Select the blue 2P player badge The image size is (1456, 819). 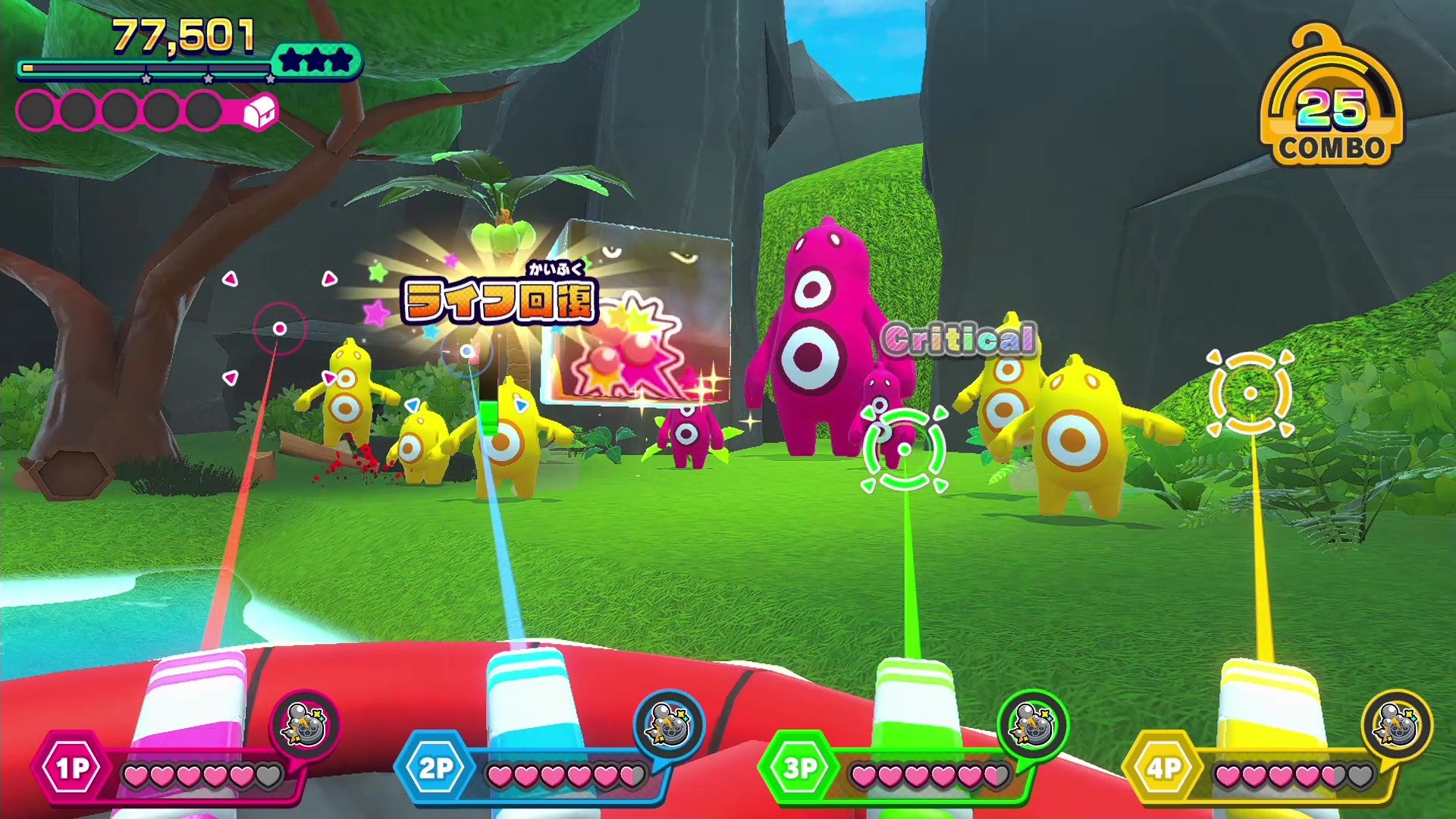point(436,769)
